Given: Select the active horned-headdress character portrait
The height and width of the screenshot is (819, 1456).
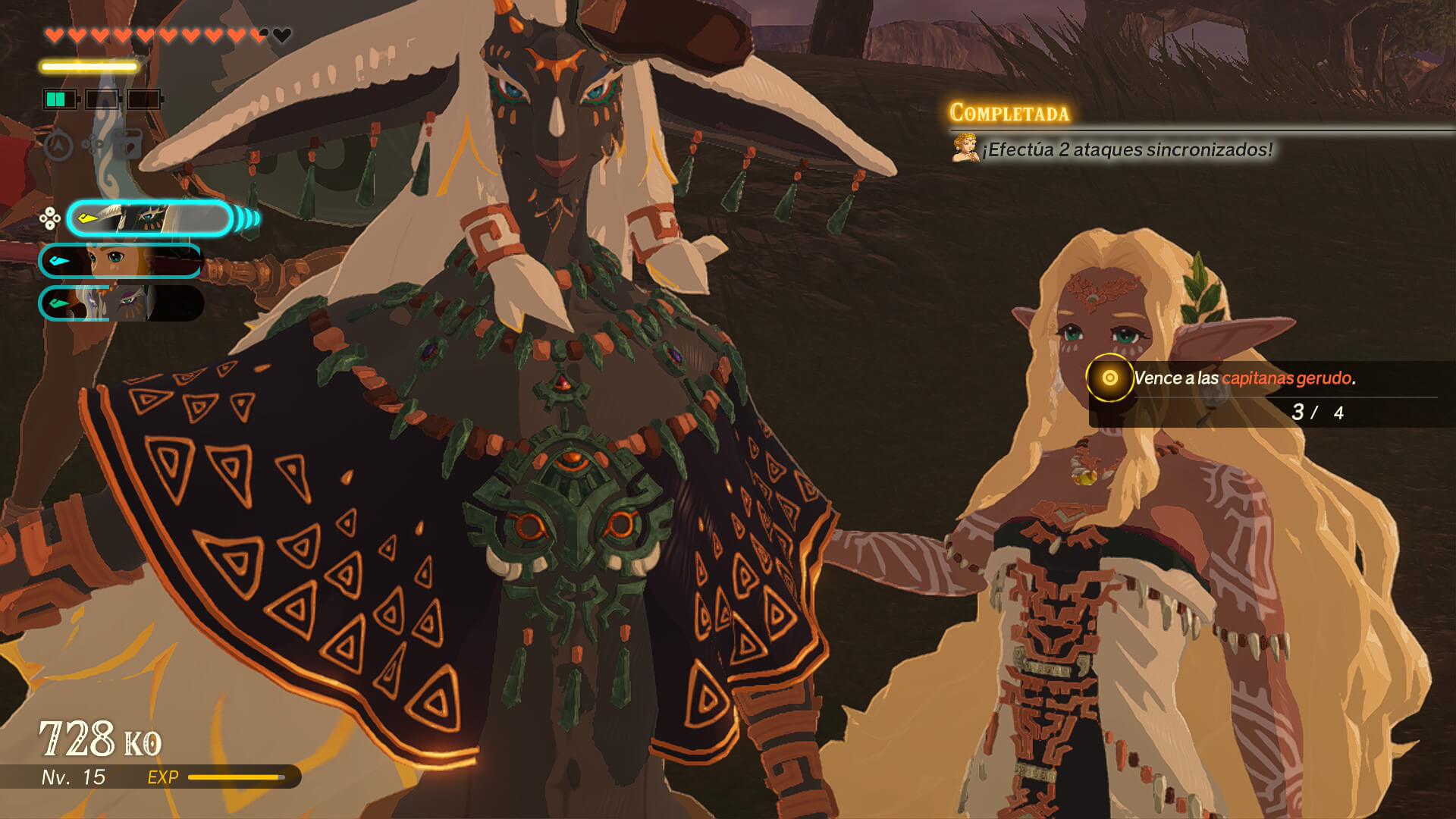Looking at the screenshot, I should tap(149, 219).
